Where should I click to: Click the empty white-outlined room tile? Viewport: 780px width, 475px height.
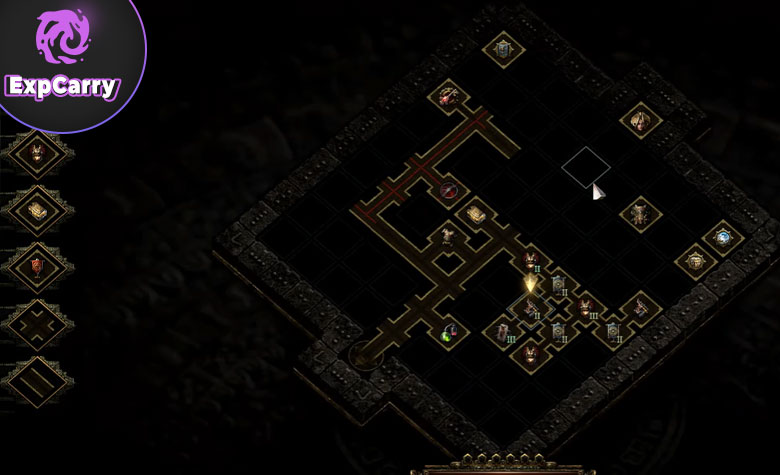(x=585, y=166)
